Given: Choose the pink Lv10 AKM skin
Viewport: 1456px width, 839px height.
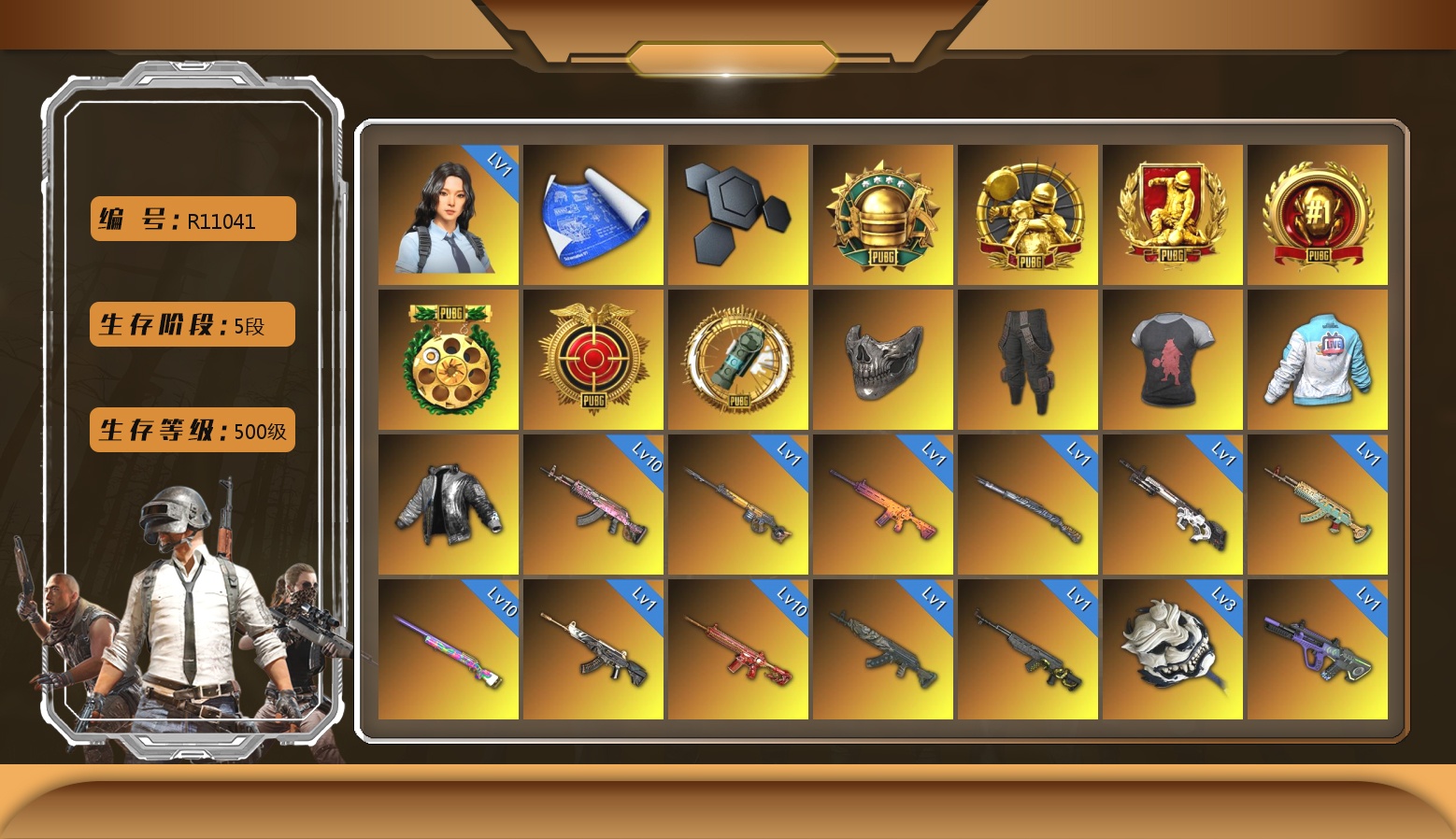Looking at the screenshot, I should click(x=592, y=505).
